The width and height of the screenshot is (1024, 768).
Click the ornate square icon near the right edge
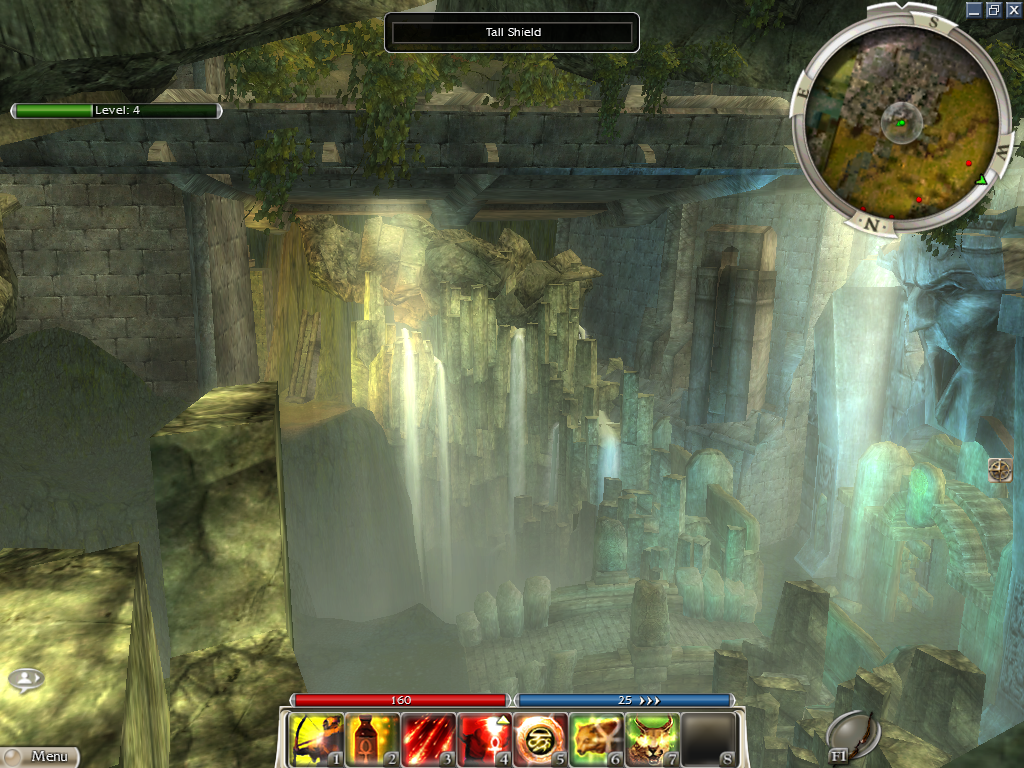tap(999, 470)
